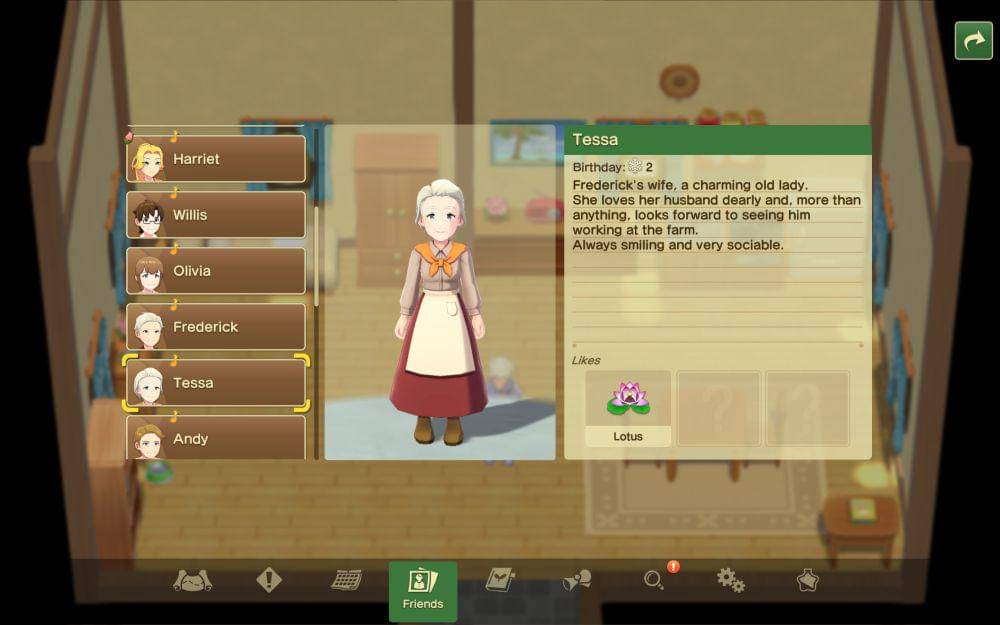Click the active Friends tab
Screen dimensions: 1000x625
pyautogui.click(x=423, y=590)
